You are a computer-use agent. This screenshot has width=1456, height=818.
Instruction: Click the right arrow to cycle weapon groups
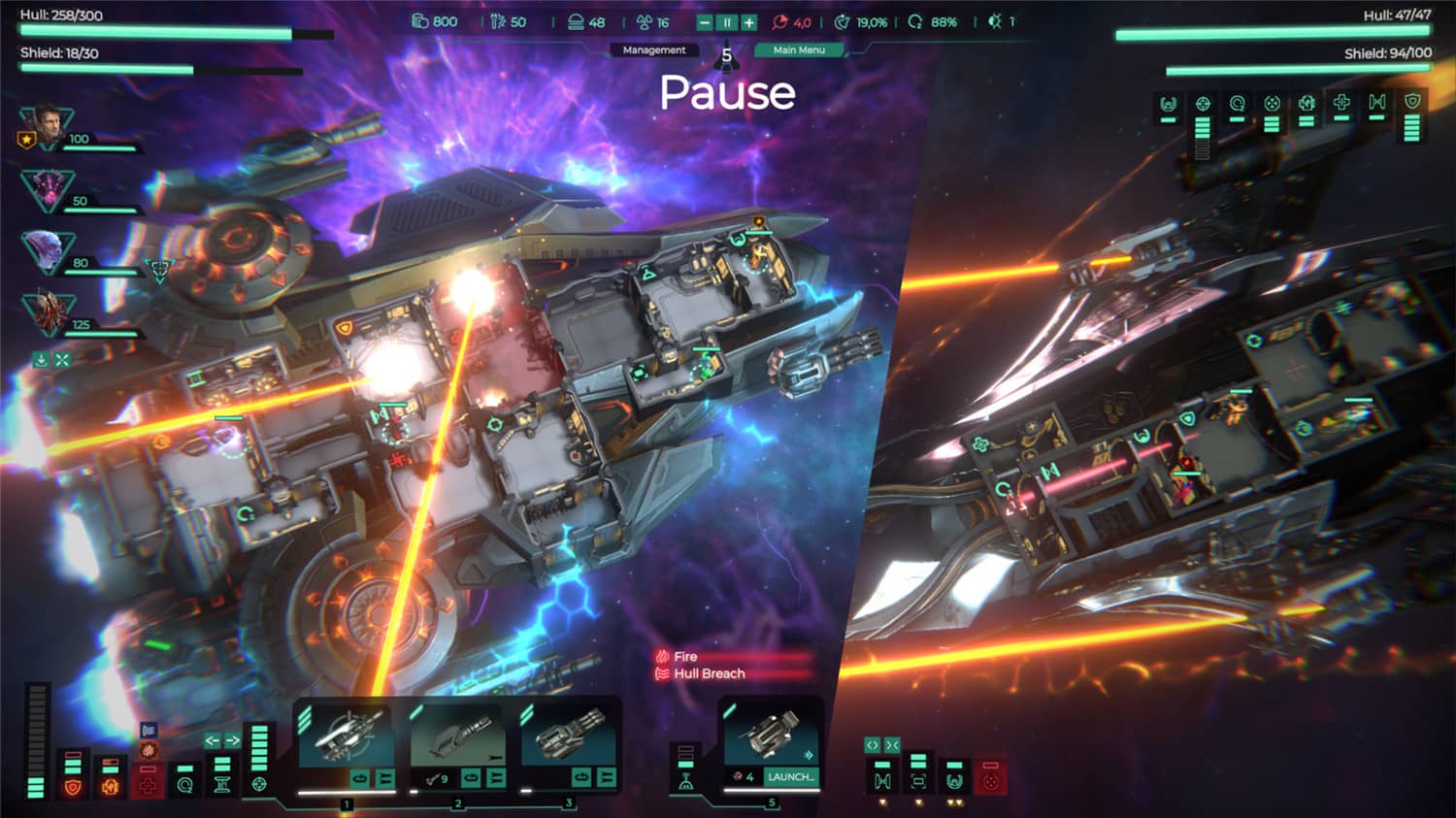pyautogui.click(x=231, y=739)
